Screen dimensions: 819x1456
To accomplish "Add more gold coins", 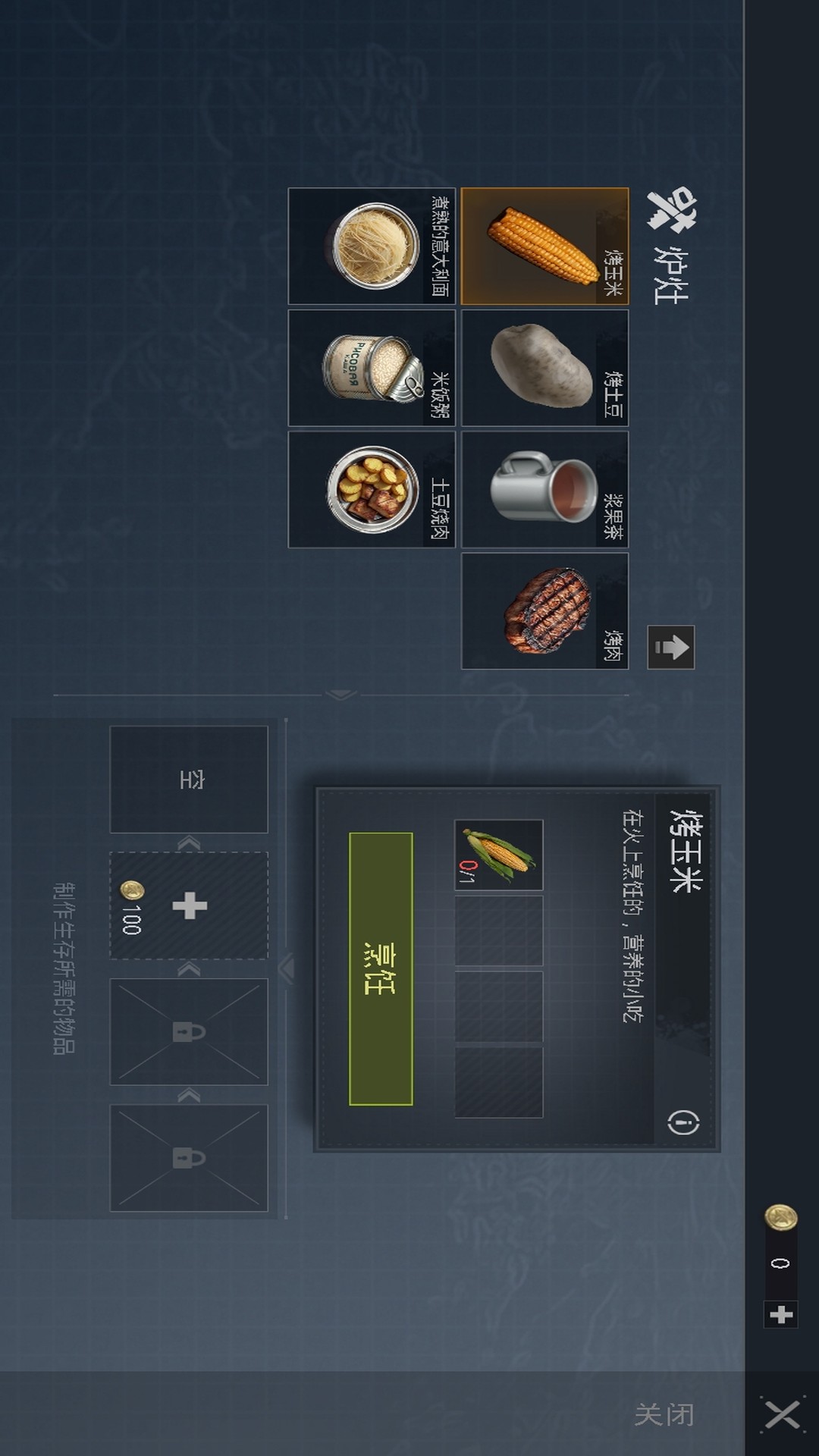I will [x=780, y=1314].
